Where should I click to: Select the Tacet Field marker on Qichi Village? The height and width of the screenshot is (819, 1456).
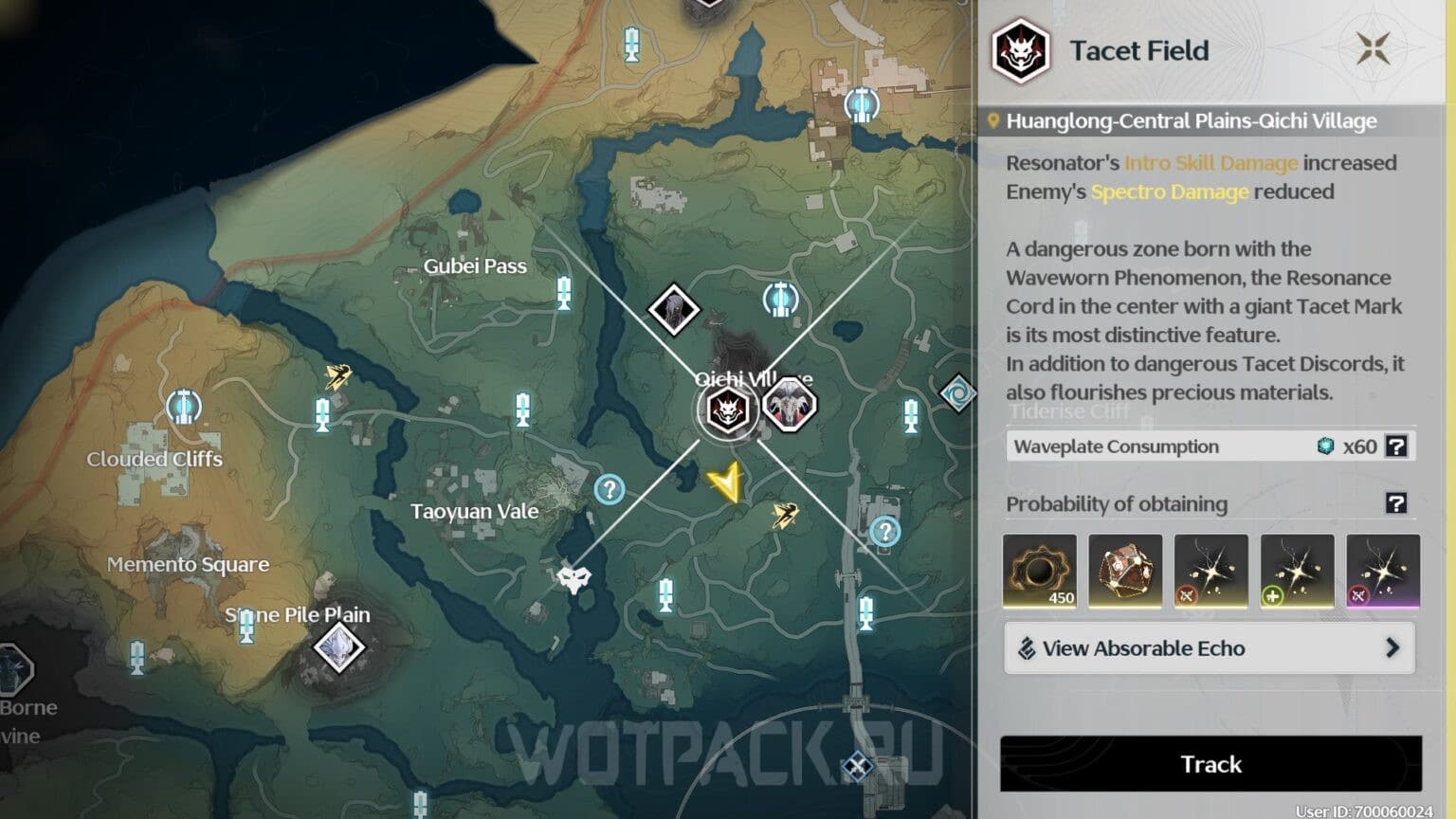[x=726, y=409]
